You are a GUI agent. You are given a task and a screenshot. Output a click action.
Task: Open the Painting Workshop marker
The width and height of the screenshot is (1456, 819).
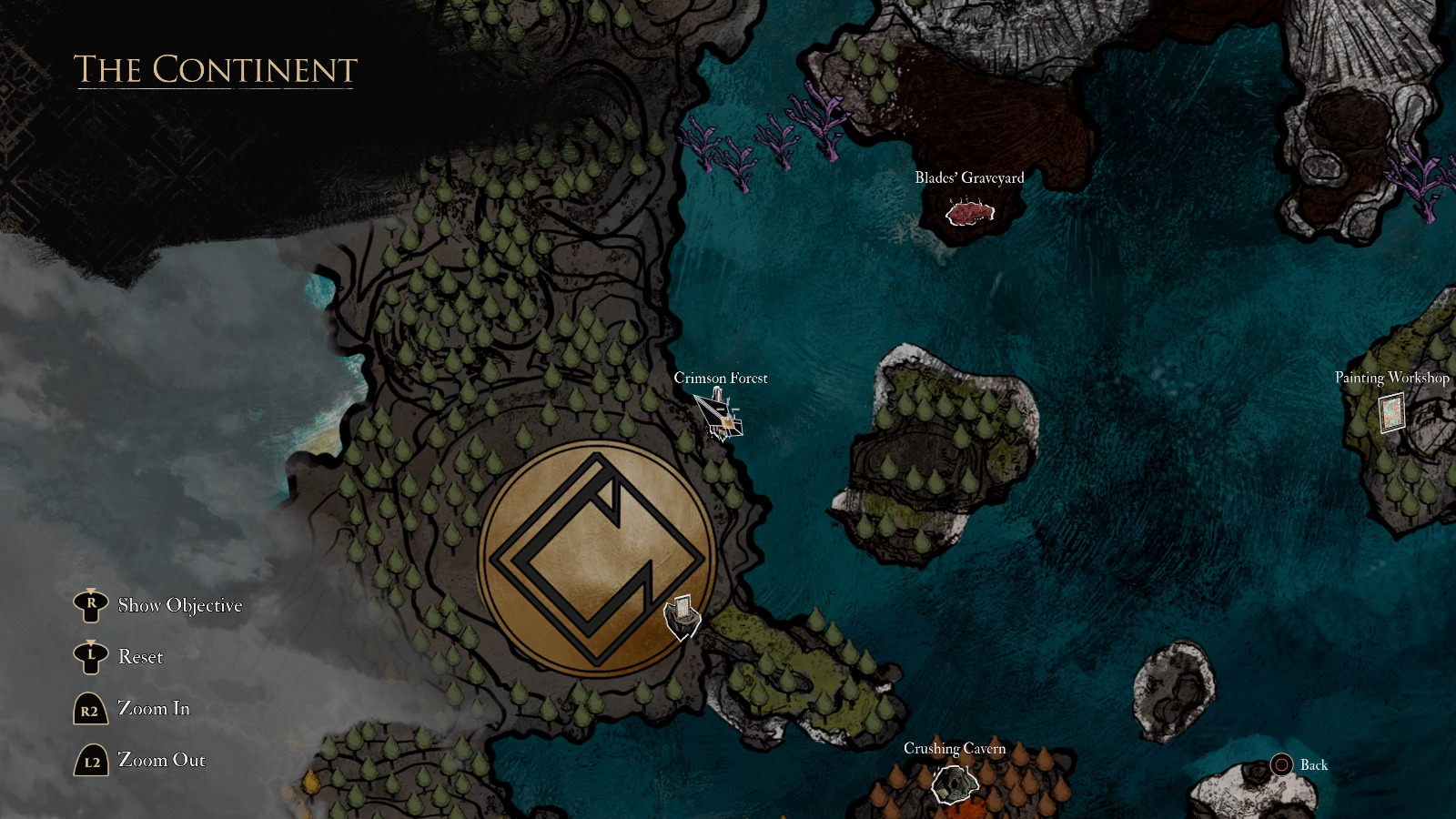point(1390,414)
